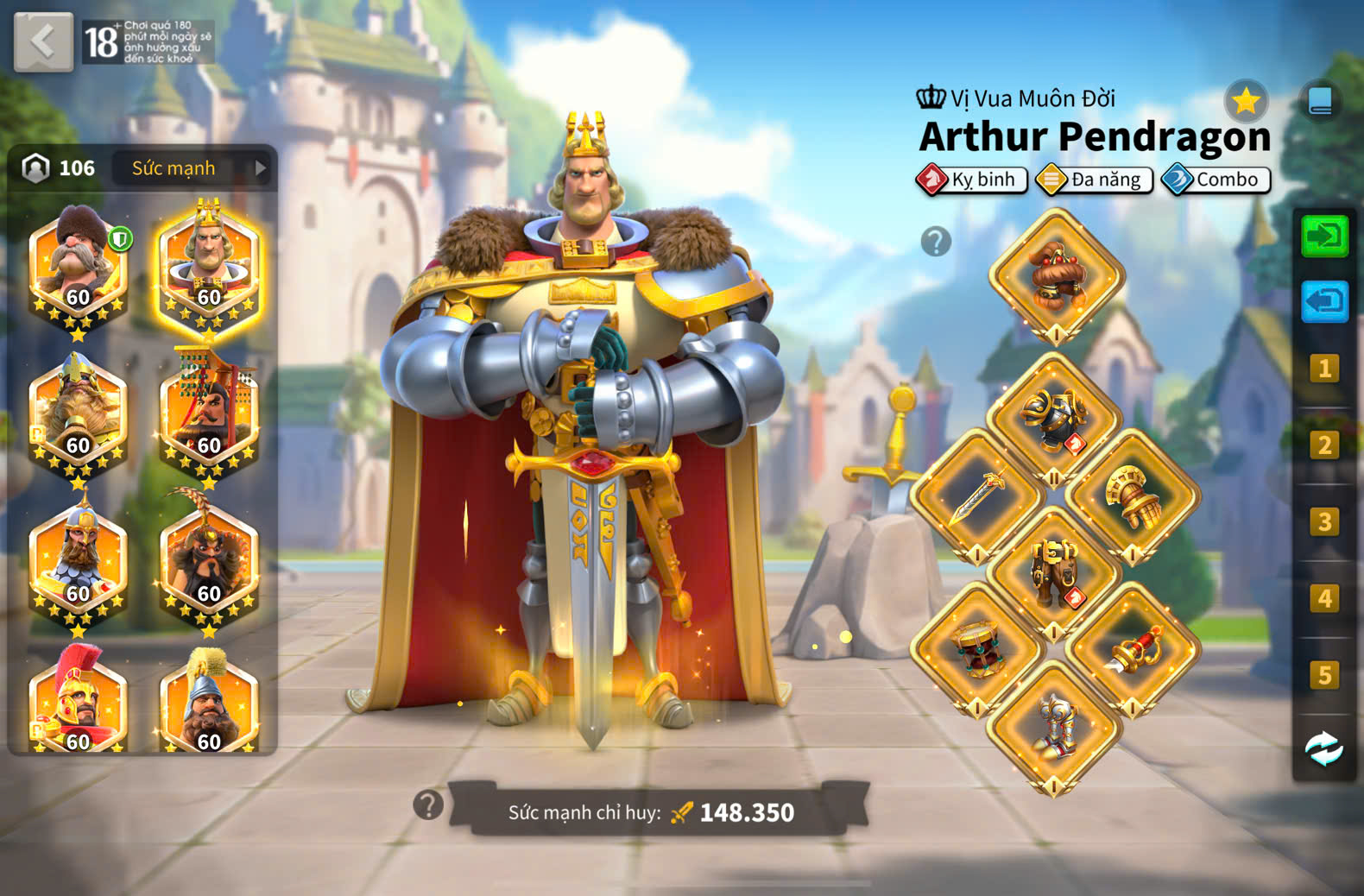This screenshot has height=896, width=1364.
Task: Click the blue unequip arrow button
Action: [1324, 301]
